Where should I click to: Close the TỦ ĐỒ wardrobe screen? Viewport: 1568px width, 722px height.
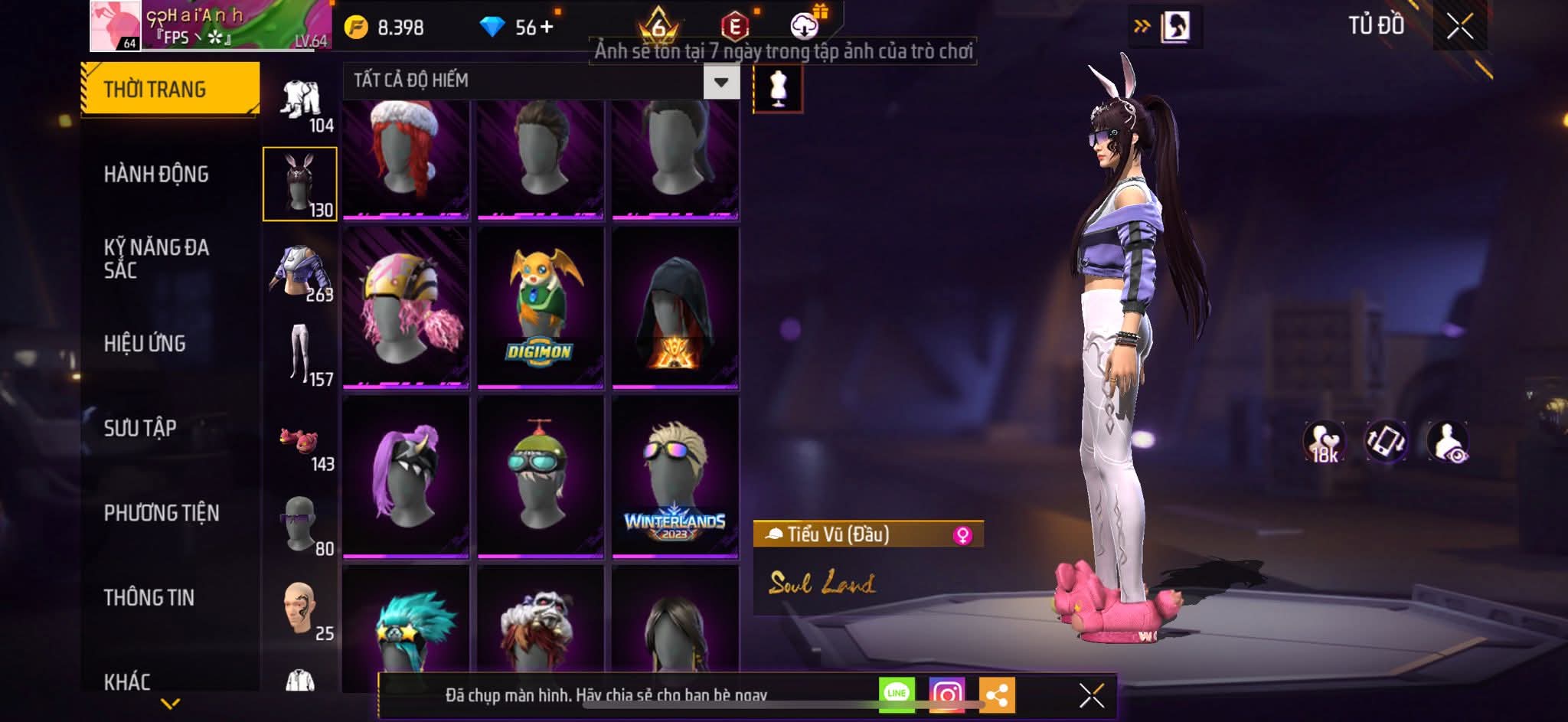point(1459,27)
